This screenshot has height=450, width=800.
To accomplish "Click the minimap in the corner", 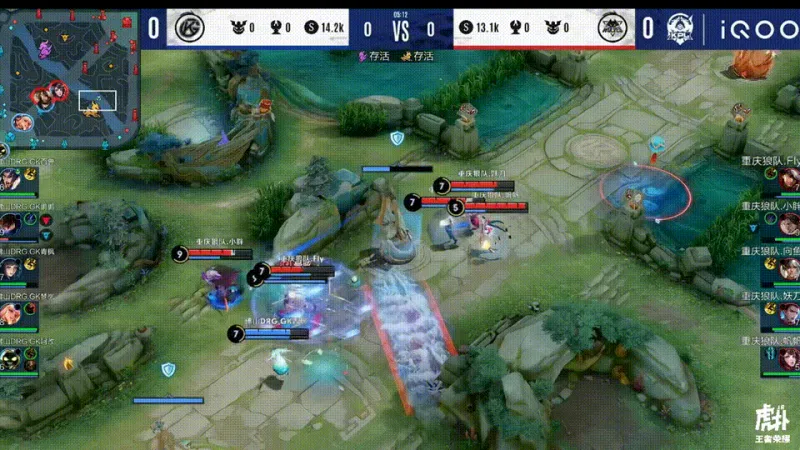I will click(x=68, y=80).
